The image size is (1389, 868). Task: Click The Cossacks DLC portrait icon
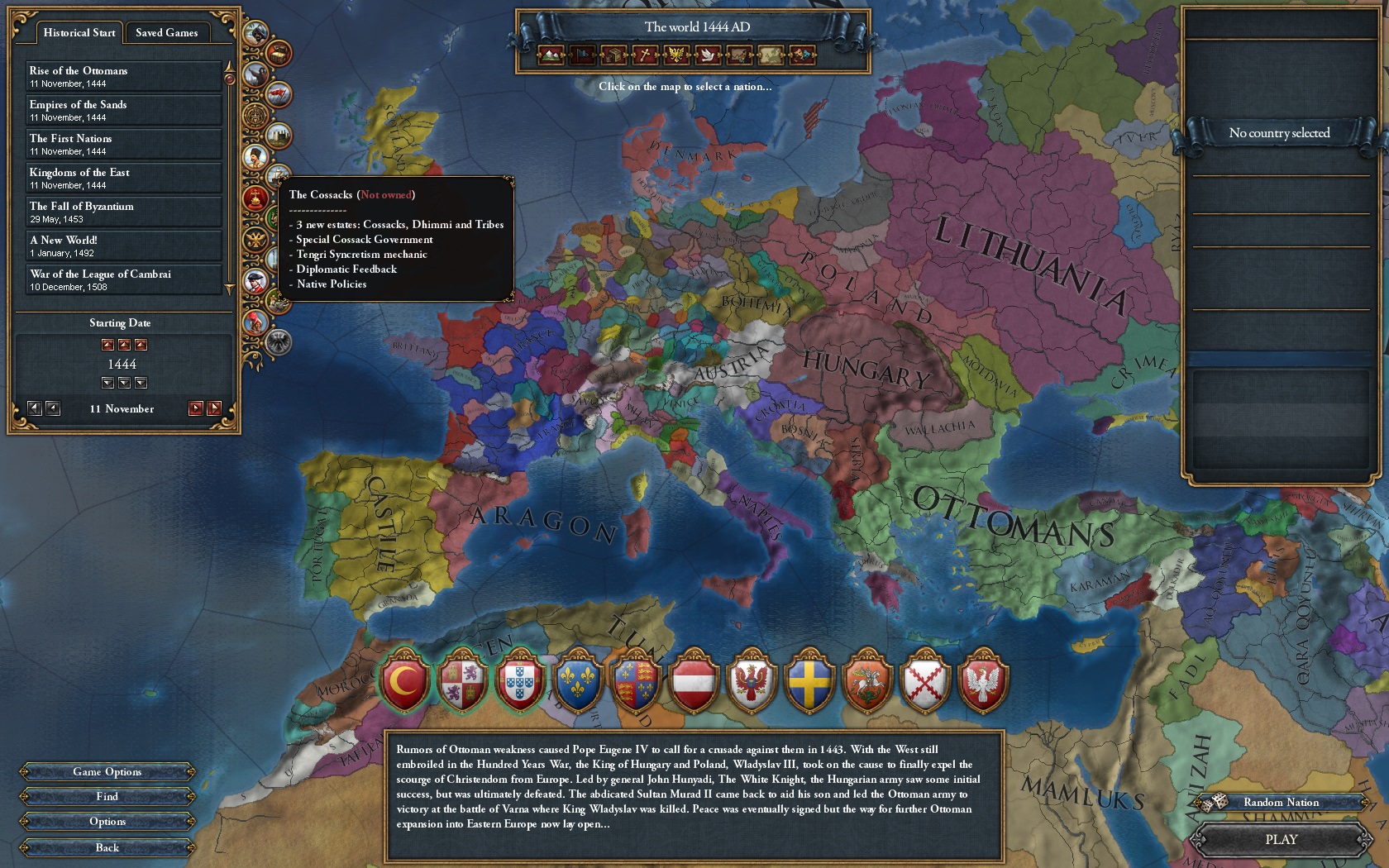click(257, 155)
